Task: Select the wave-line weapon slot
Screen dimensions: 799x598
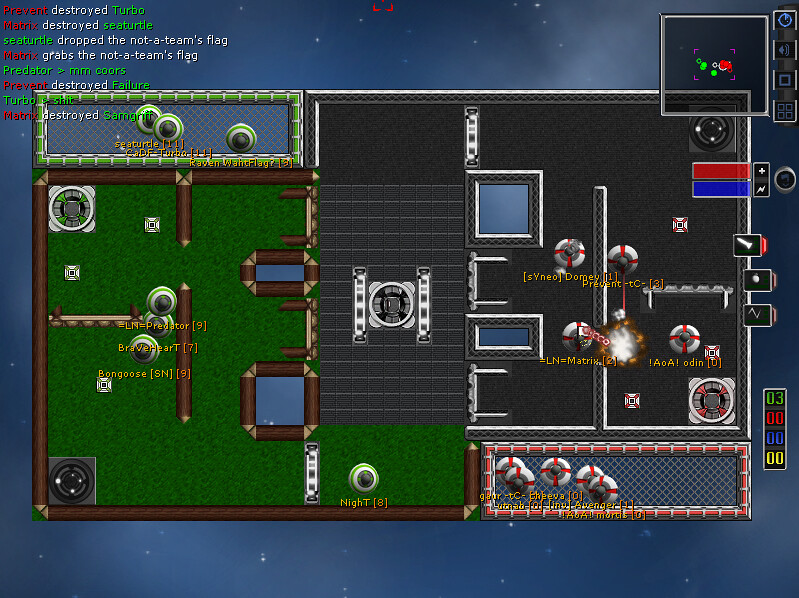Action: click(x=757, y=315)
